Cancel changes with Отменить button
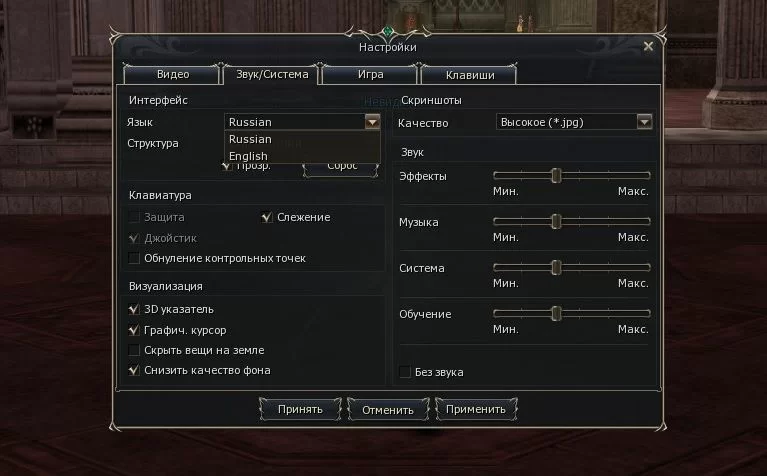This screenshot has width=767, height=476. (x=388, y=409)
